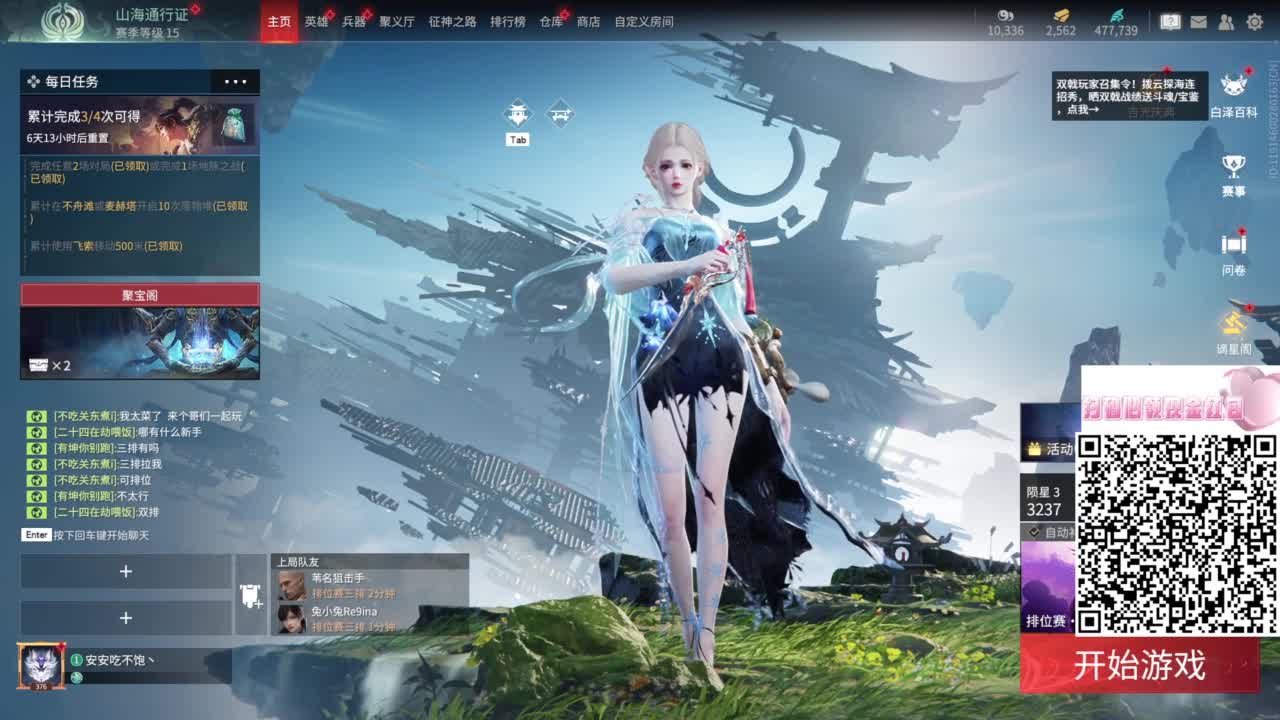The width and height of the screenshot is (1280, 720).
Task: Toggle the glider mode icon above the character
Action: [517, 113]
